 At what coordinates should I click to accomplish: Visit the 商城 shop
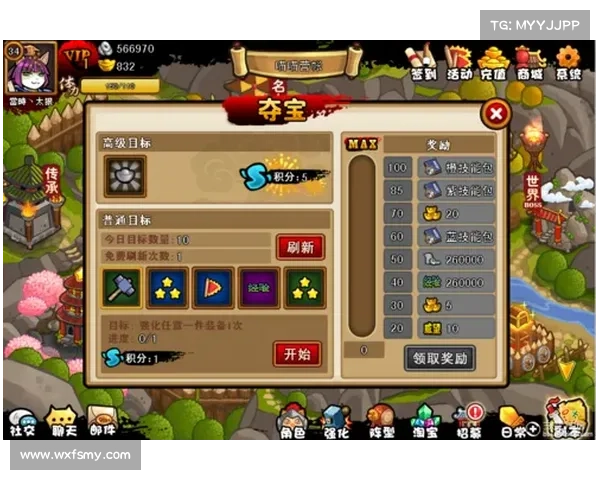[530, 62]
